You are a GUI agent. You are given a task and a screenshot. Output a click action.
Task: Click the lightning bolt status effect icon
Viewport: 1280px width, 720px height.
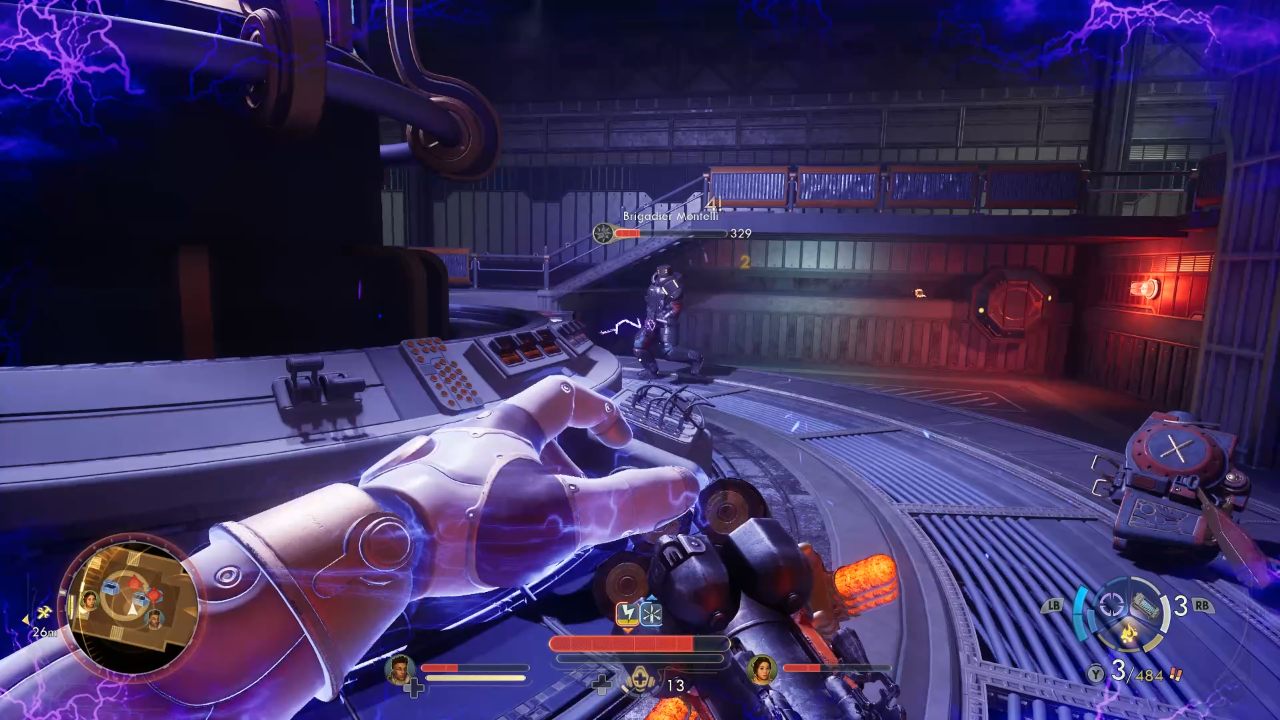627,614
